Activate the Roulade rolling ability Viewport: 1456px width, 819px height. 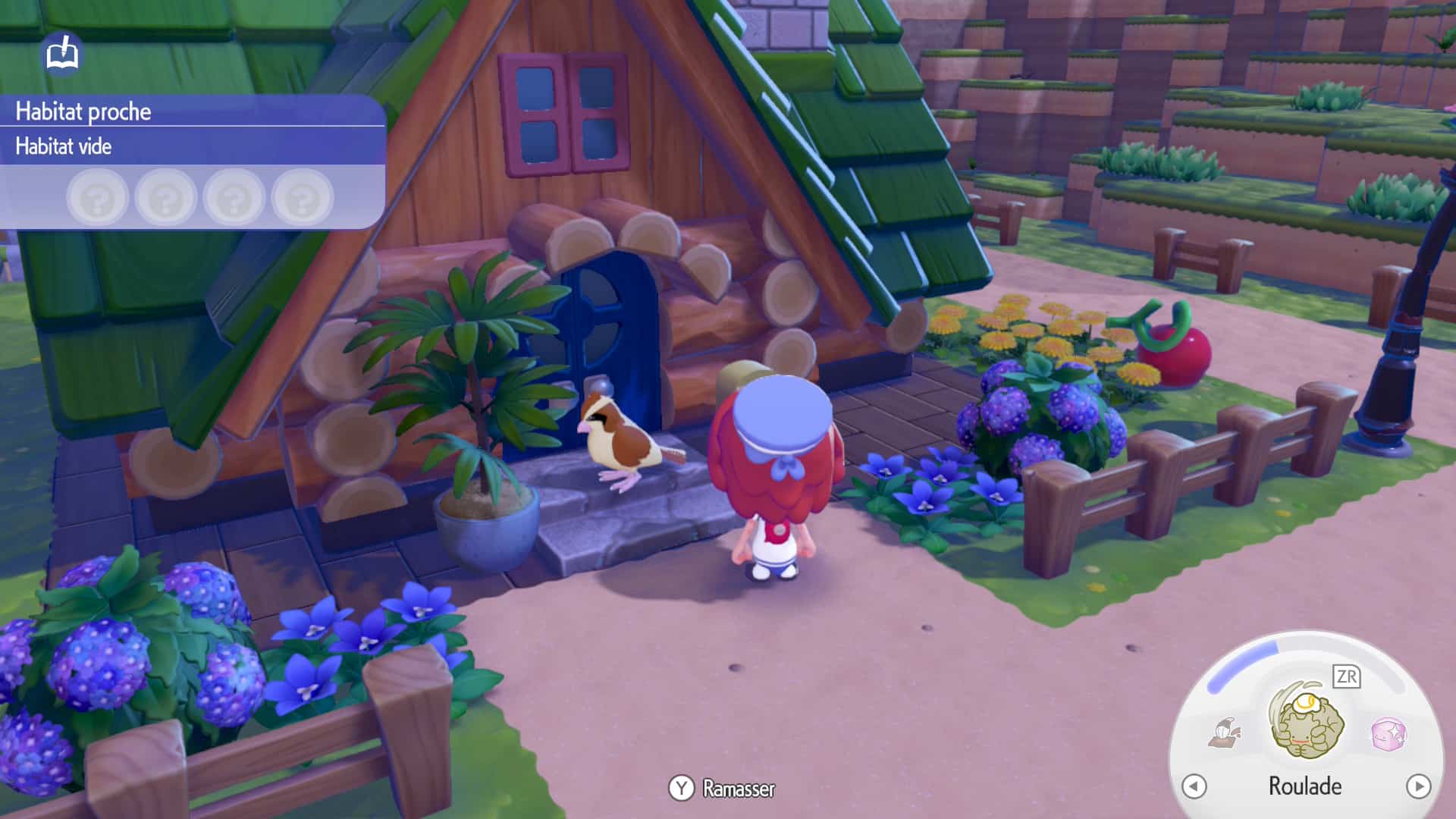click(x=1307, y=723)
